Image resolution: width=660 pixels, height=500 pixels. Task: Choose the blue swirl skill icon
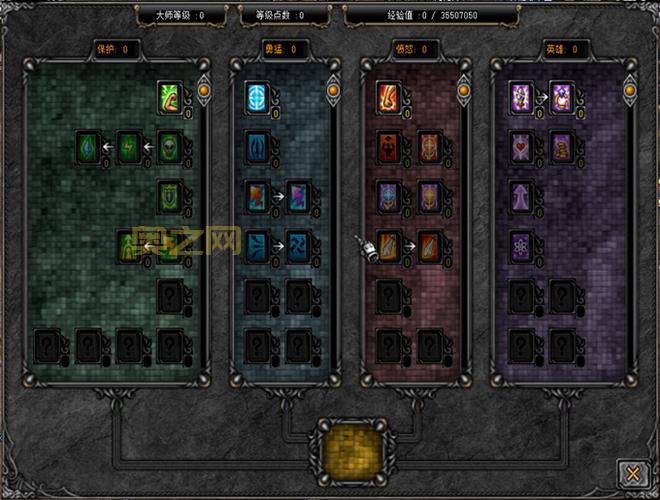[298, 245]
